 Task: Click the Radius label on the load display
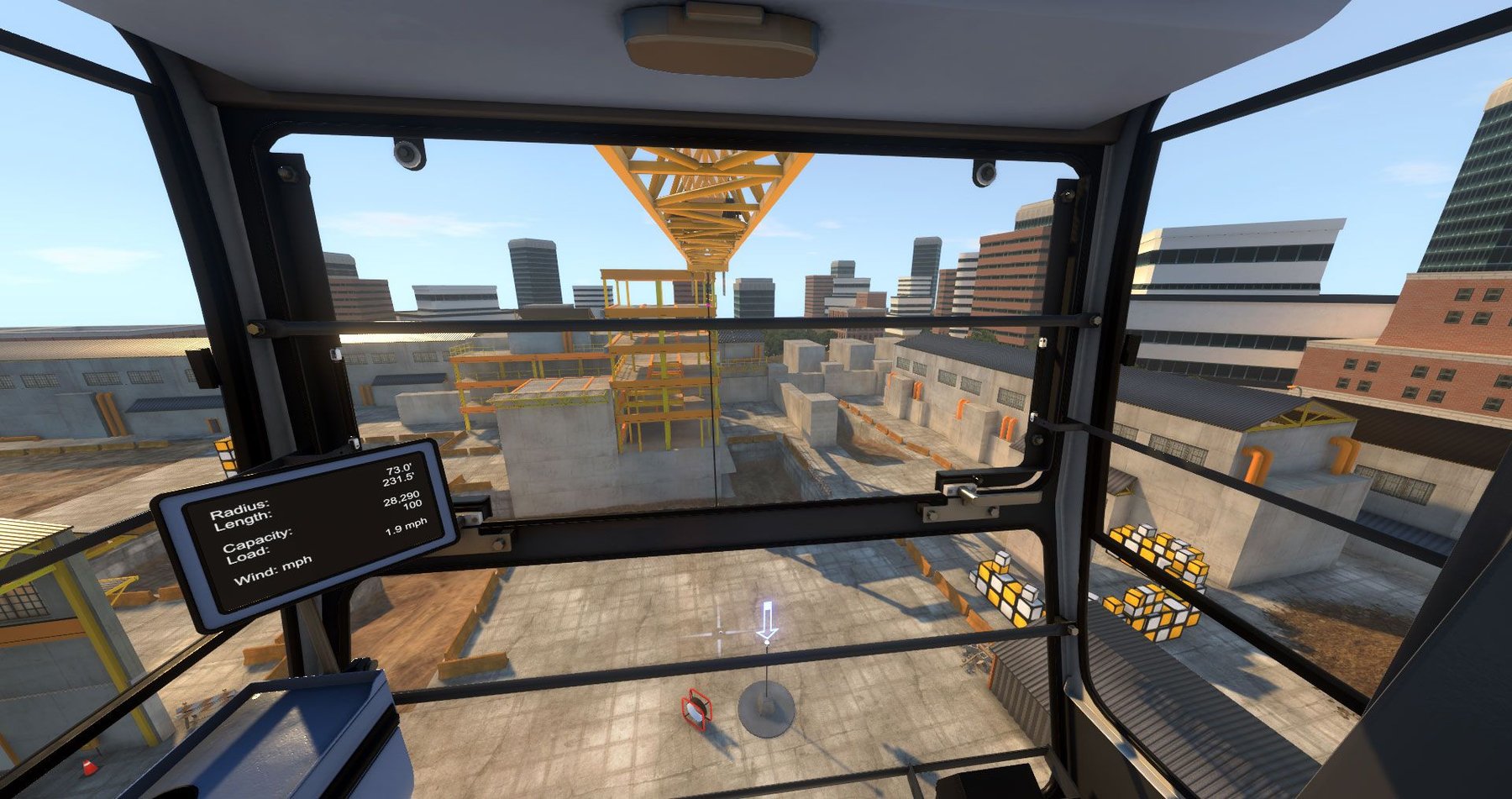(x=241, y=509)
